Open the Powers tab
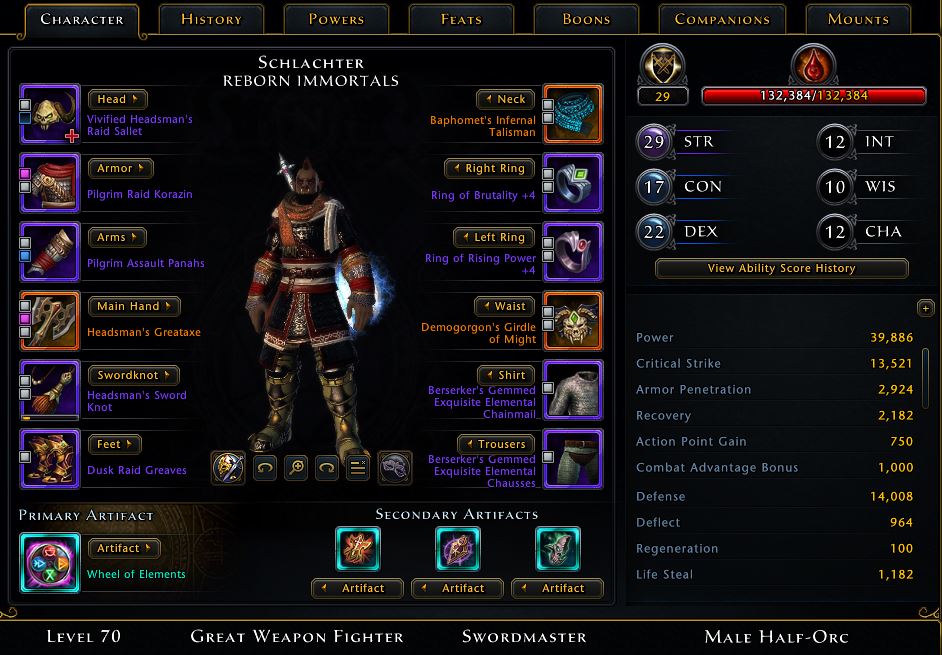Image resolution: width=942 pixels, height=655 pixels. pyautogui.click(x=336, y=19)
